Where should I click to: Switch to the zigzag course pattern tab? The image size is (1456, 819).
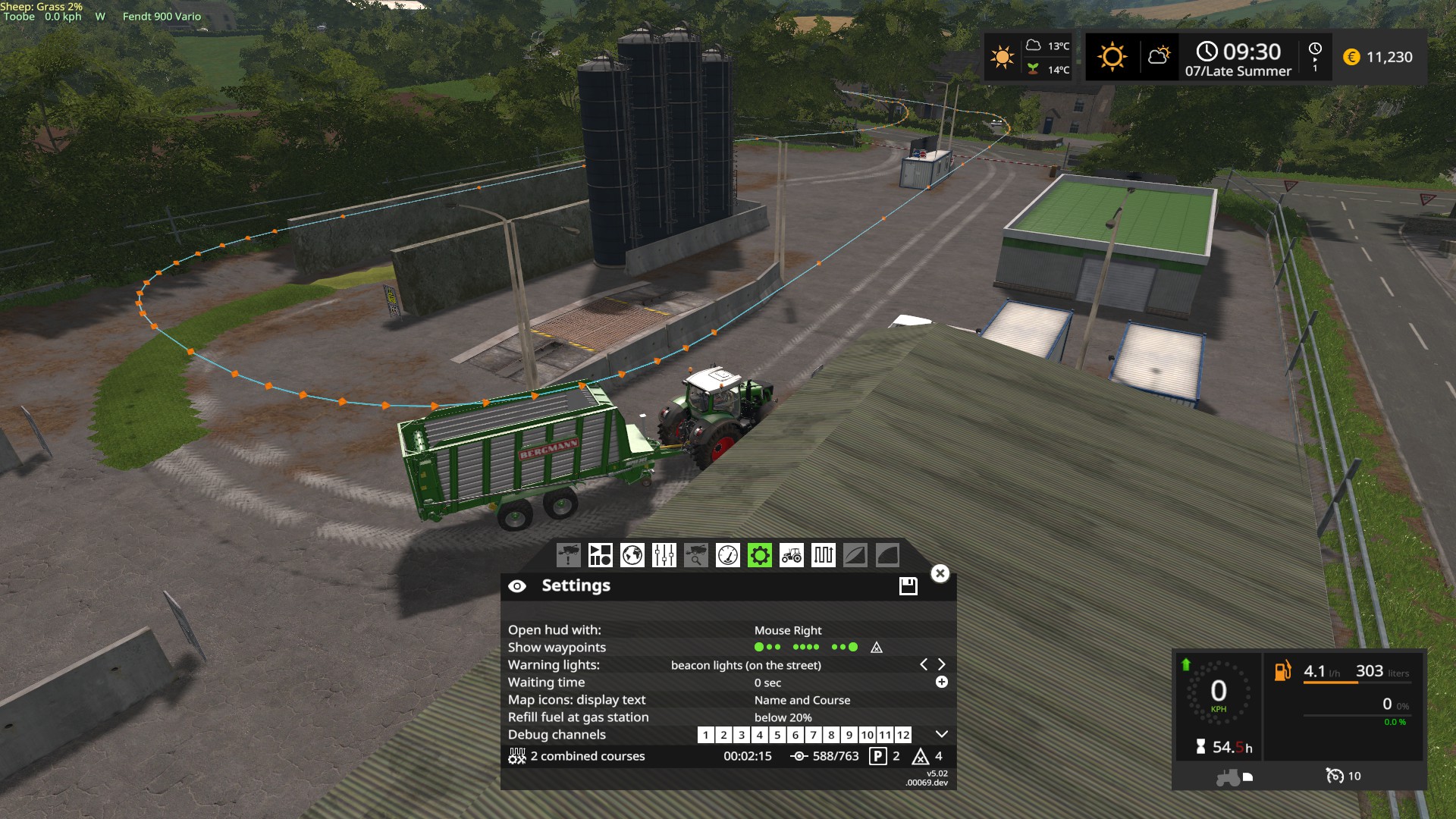click(823, 555)
